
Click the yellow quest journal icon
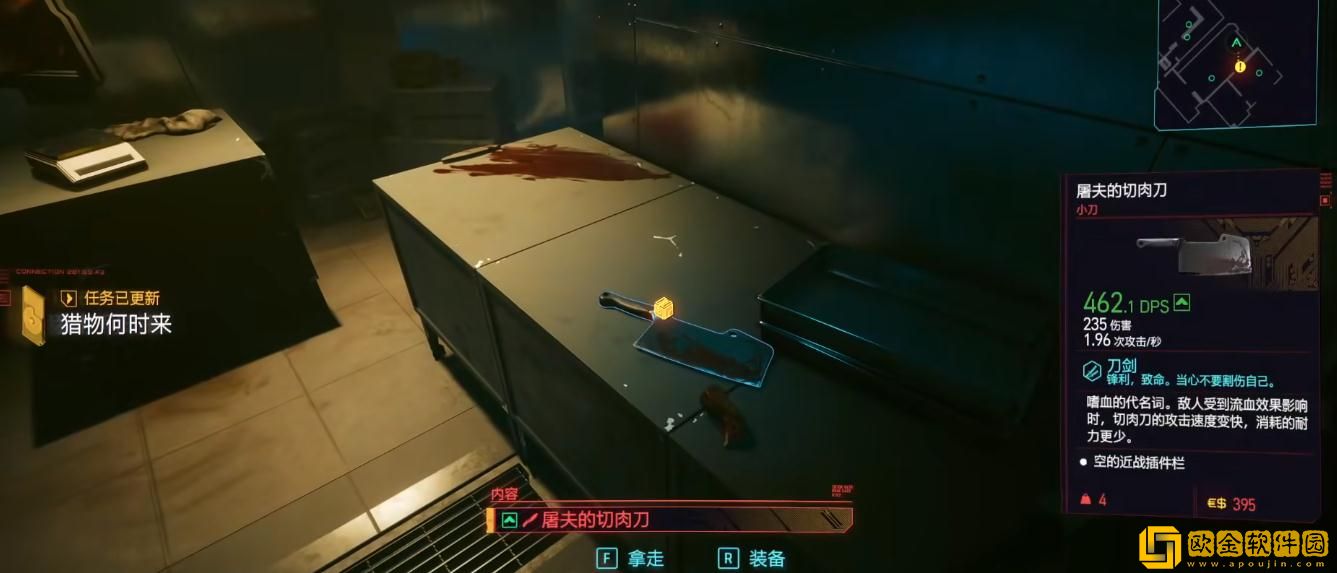point(33,314)
